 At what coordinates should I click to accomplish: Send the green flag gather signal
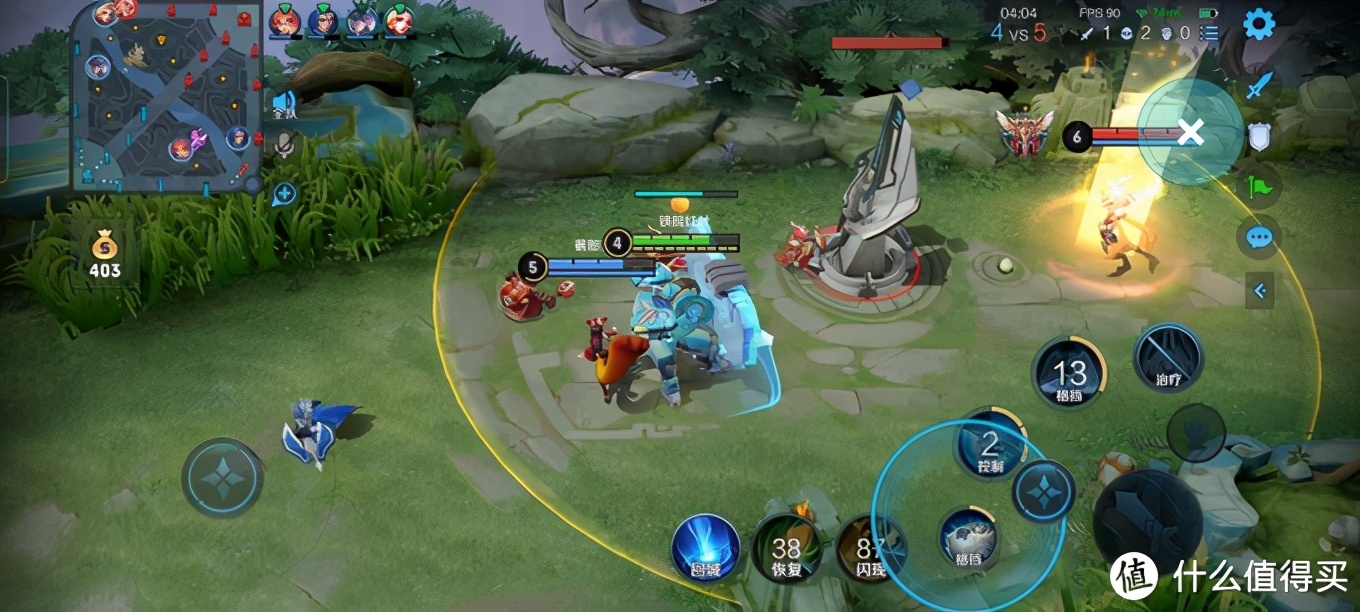click(x=1259, y=186)
